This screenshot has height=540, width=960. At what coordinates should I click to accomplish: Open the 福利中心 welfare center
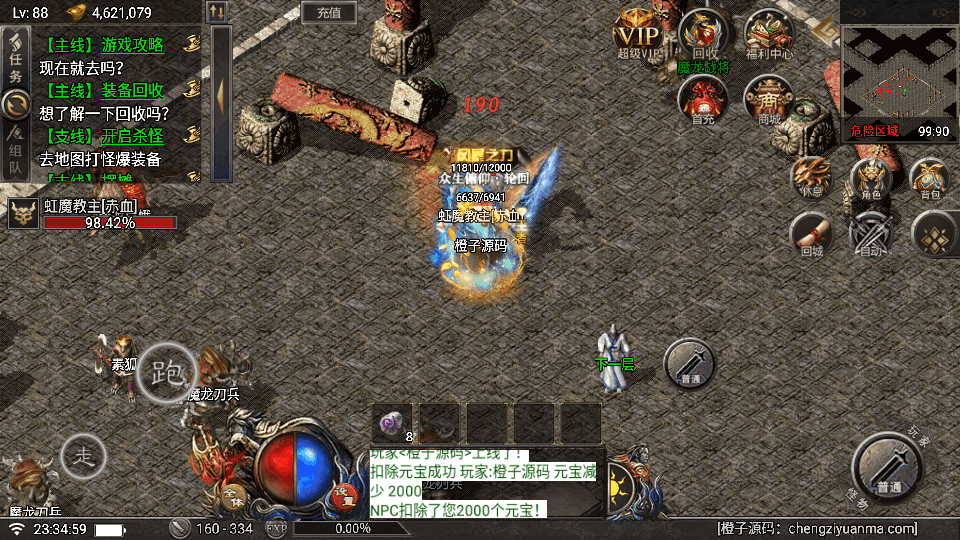click(768, 34)
